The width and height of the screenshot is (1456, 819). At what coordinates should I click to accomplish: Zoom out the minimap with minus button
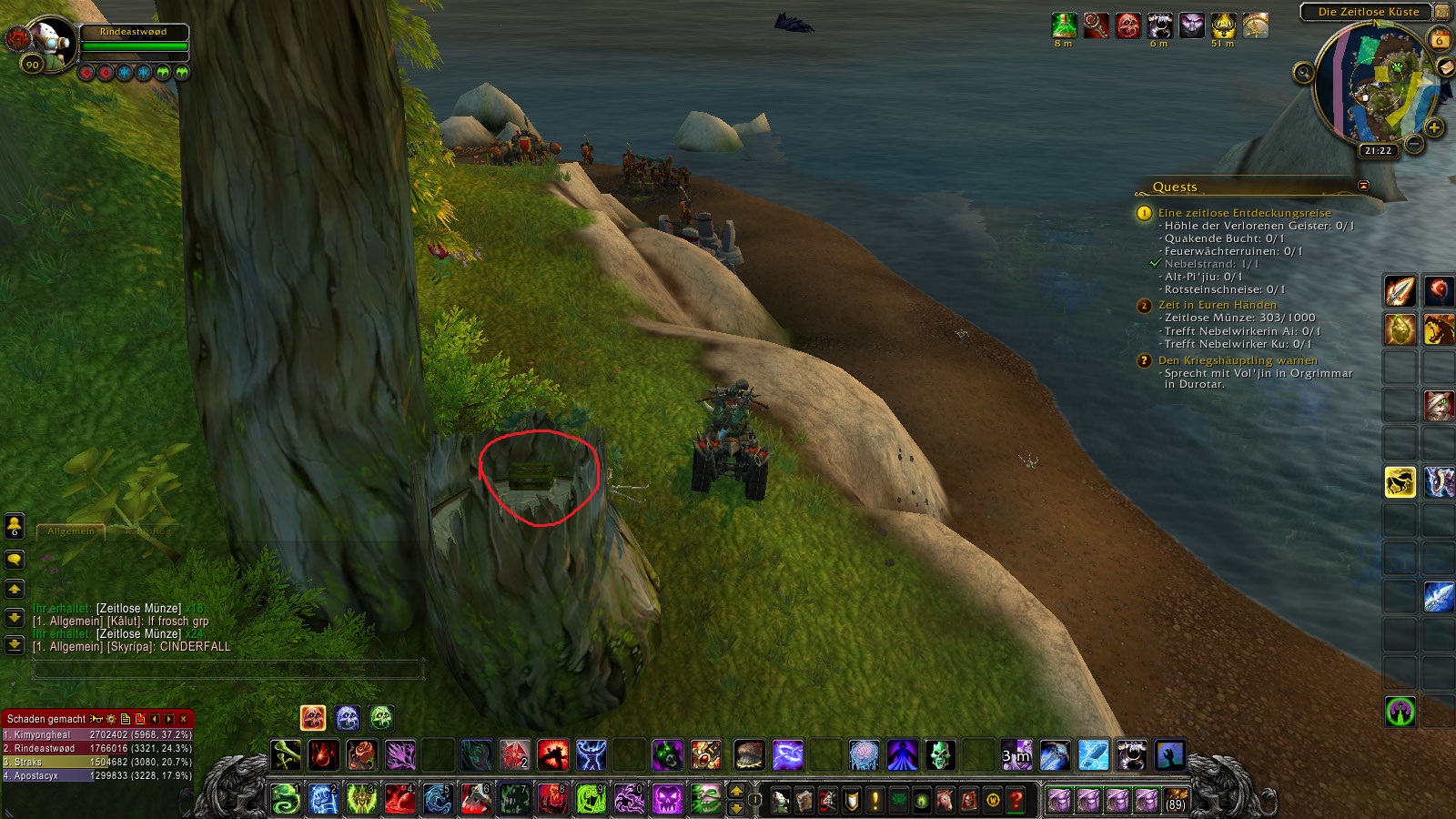pyautogui.click(x=1414, y=144)
